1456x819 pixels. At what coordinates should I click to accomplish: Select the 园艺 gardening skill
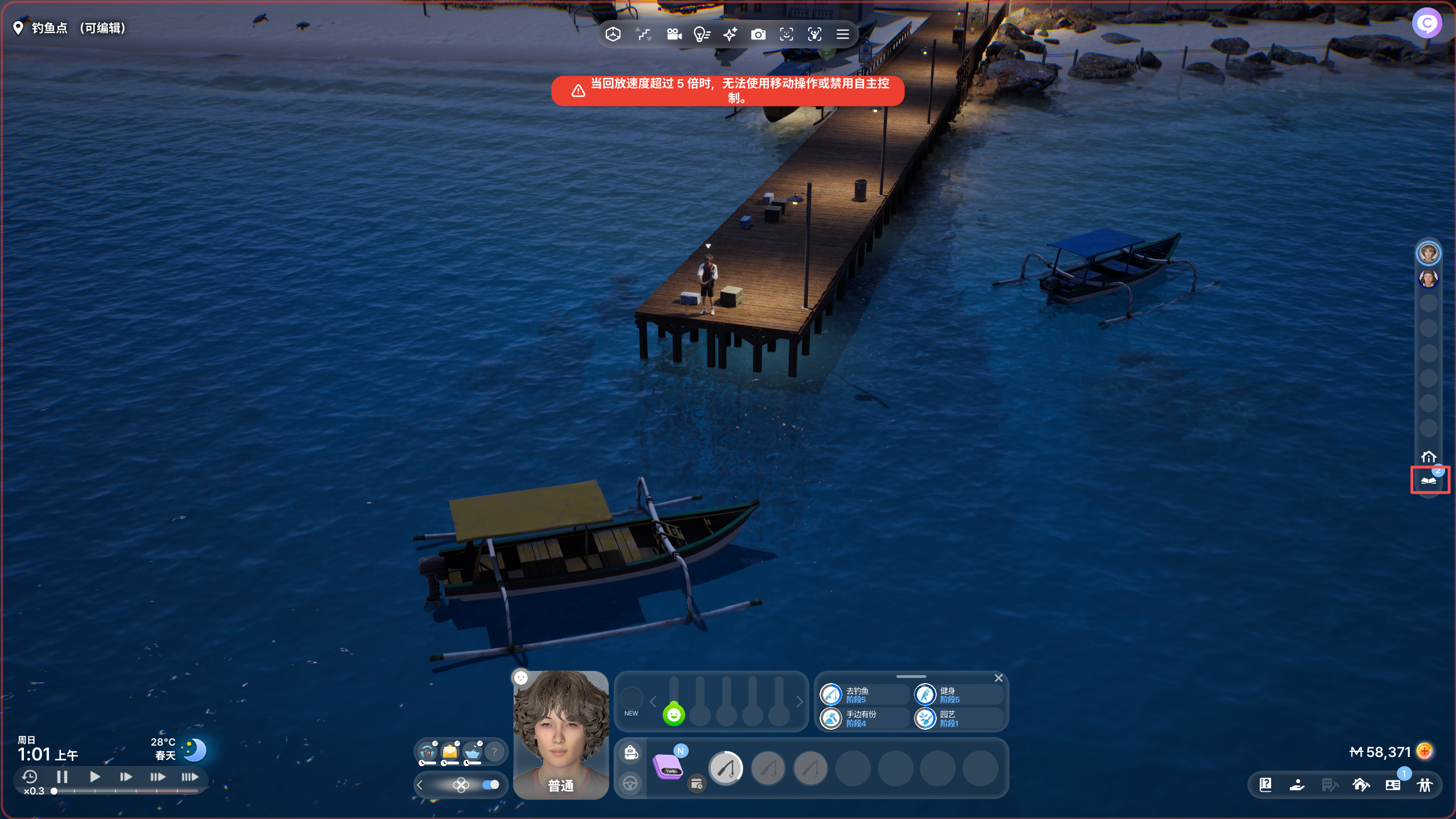tap(925, 718)
